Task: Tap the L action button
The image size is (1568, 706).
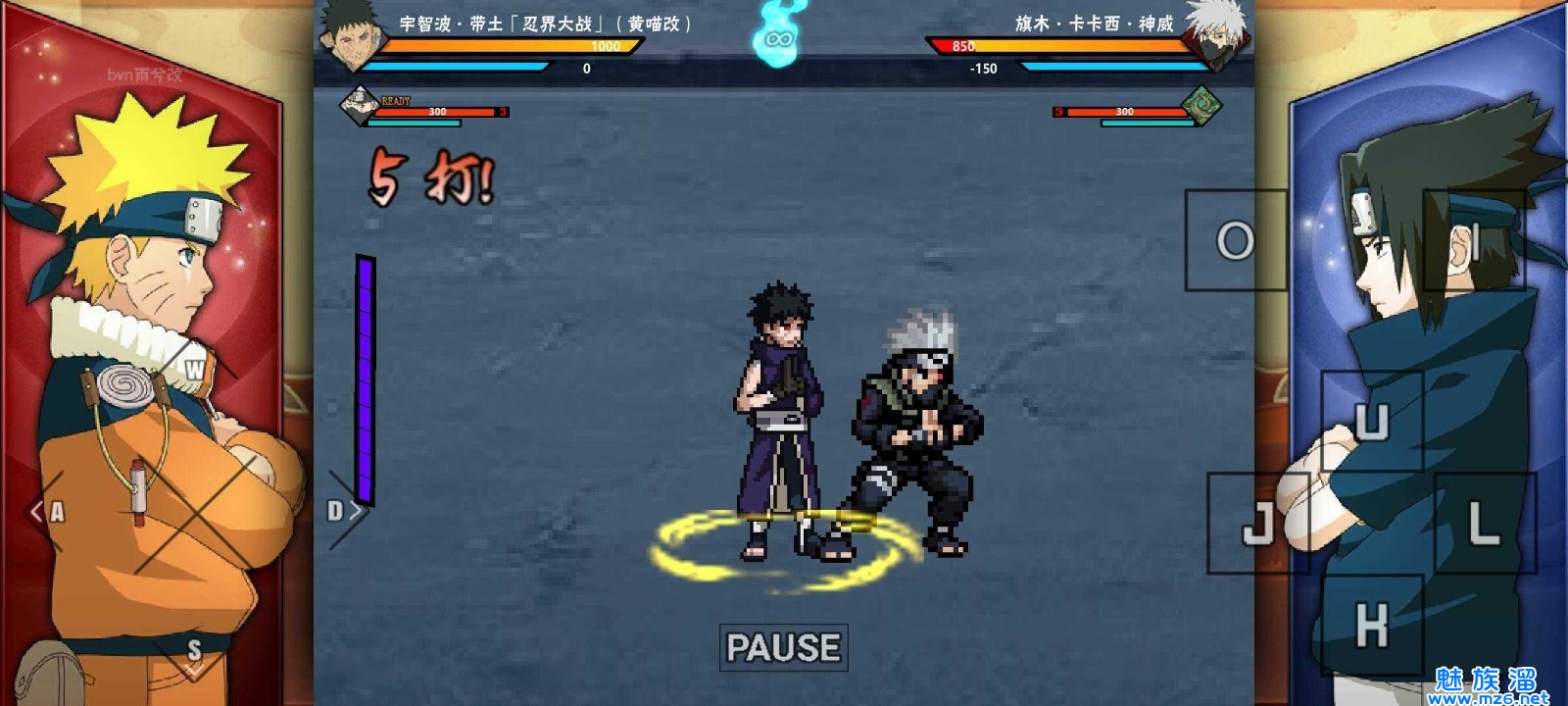Action: click(x=1485, y=523)
